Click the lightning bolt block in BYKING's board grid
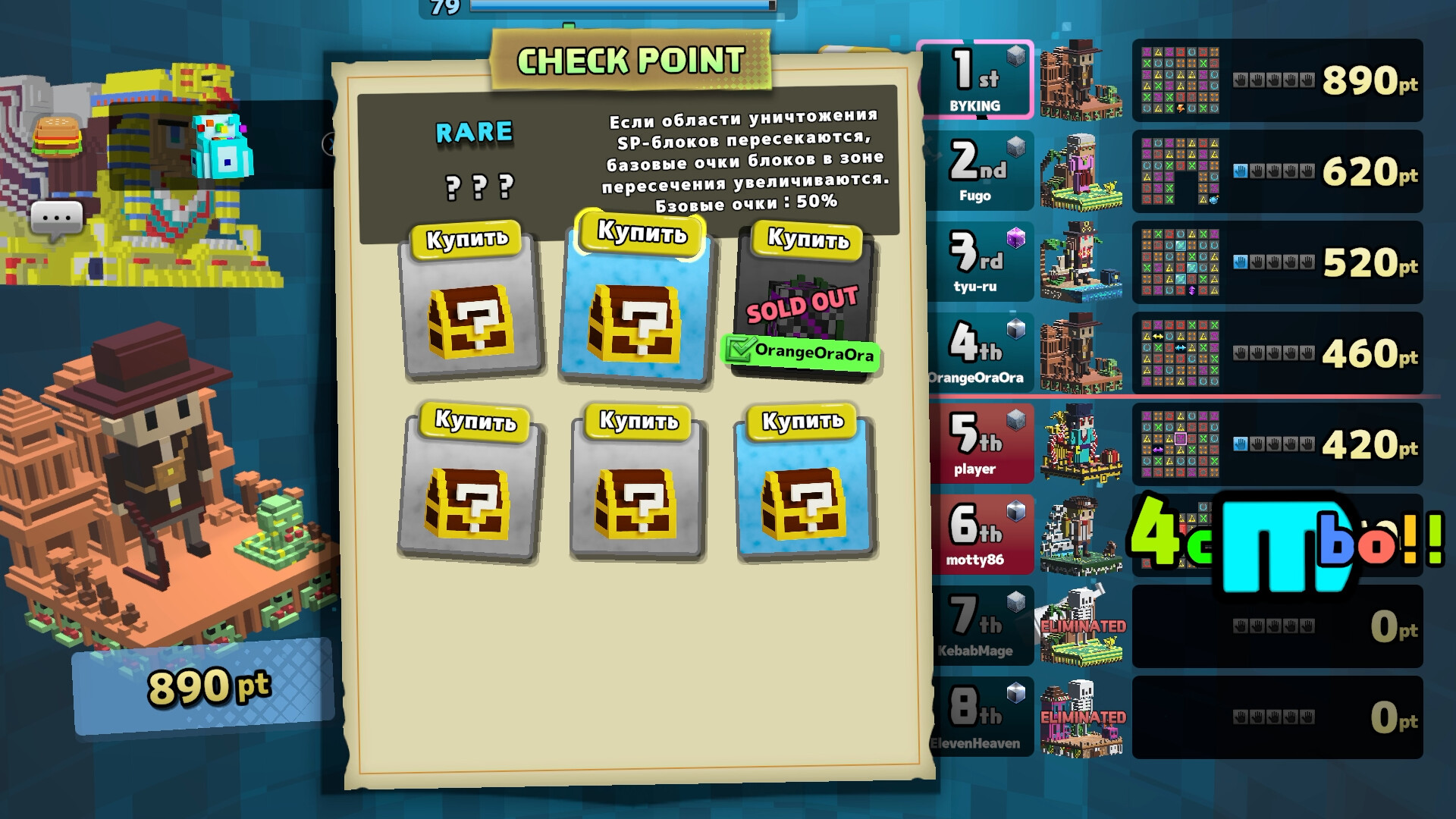This screenshot has width=1456, height=819. (x=1179, y=109)
